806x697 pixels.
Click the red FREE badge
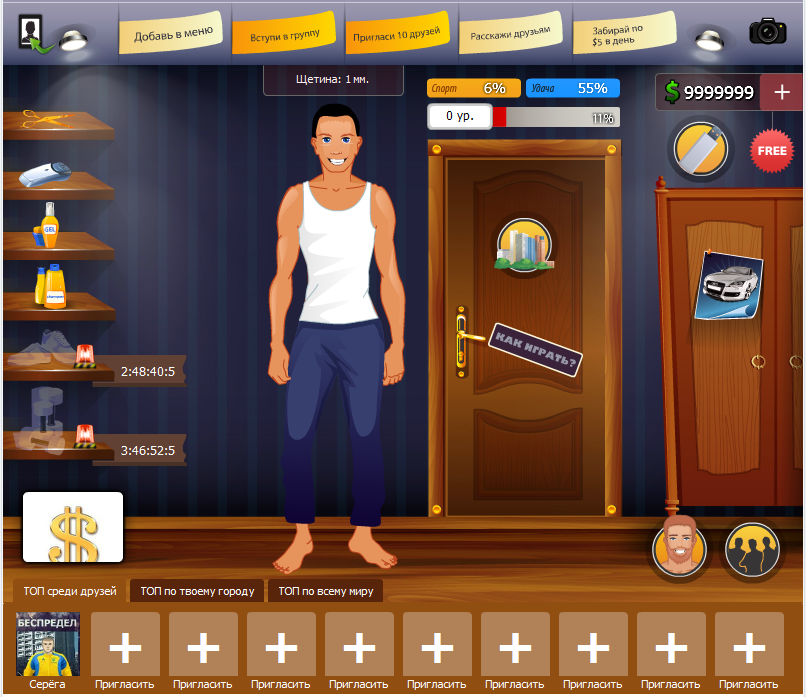772,151
